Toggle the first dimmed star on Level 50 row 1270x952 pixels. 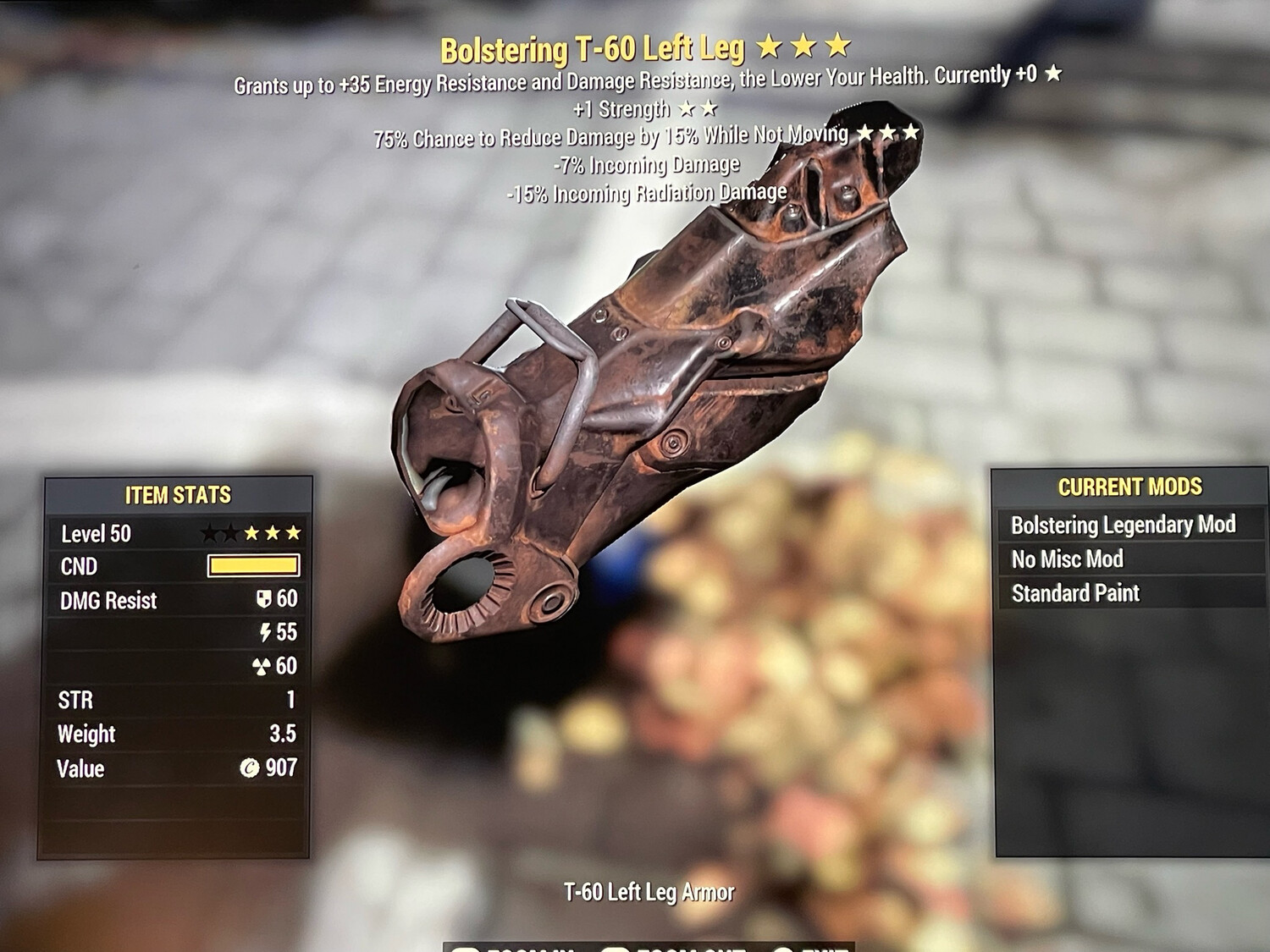coord(211,532)
